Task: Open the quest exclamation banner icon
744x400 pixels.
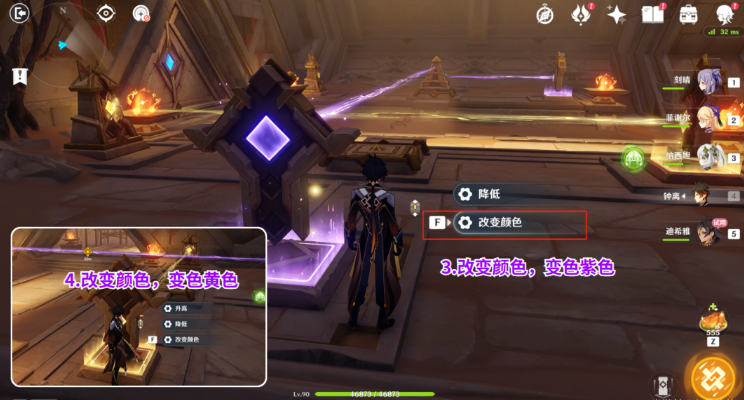Action: 19,75
